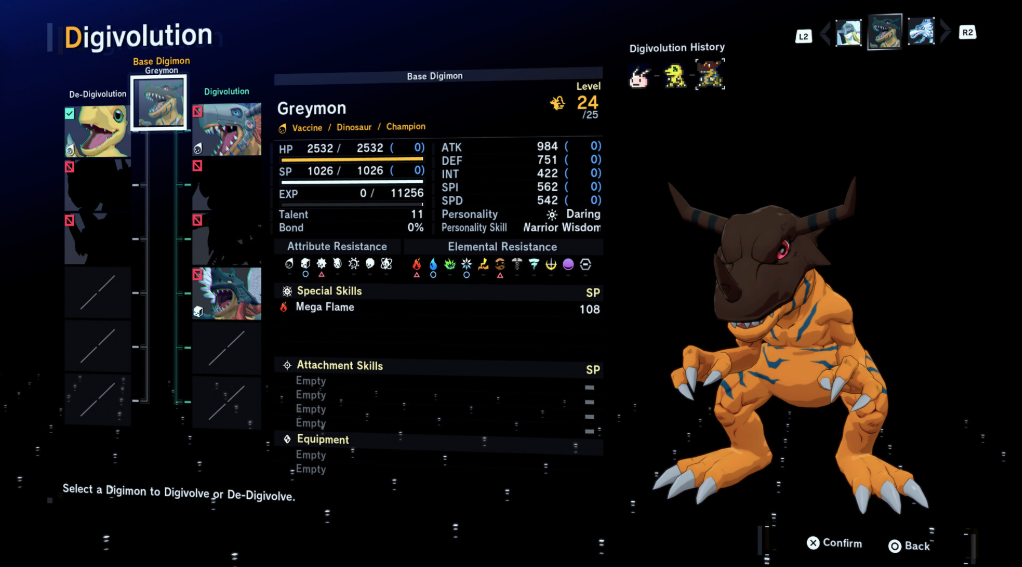Highlight the Mega Flame special skill
The image size is (1022, 567).
(x=325, y=308)
